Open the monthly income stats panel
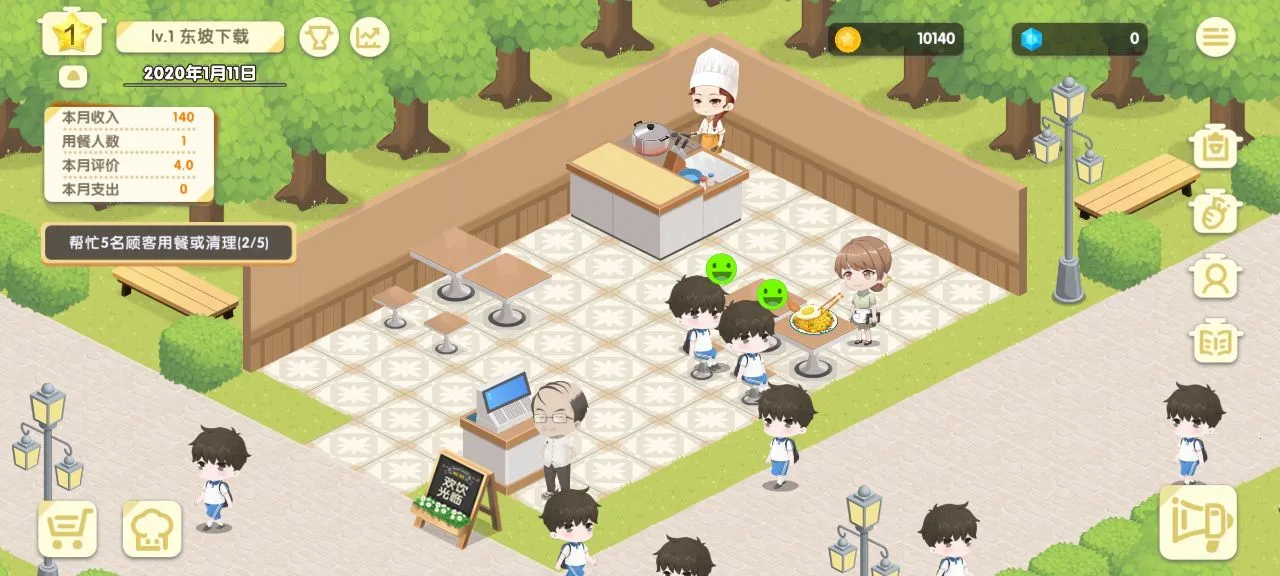The width and height of the screenshot is (1280, 576). point(128,153)
